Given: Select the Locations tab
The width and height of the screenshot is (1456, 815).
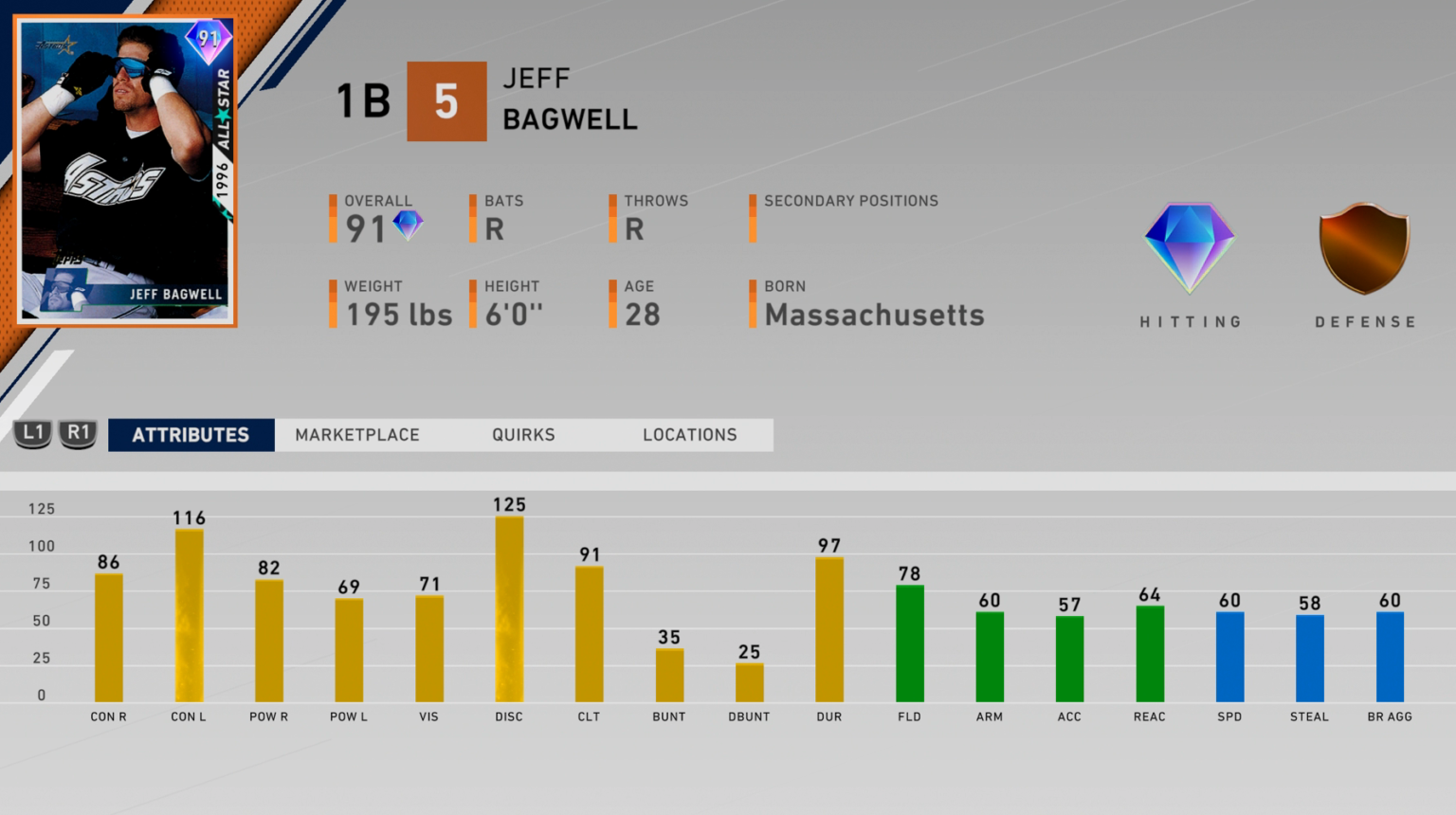Looking at the screenshot, I should pos(689,435).
